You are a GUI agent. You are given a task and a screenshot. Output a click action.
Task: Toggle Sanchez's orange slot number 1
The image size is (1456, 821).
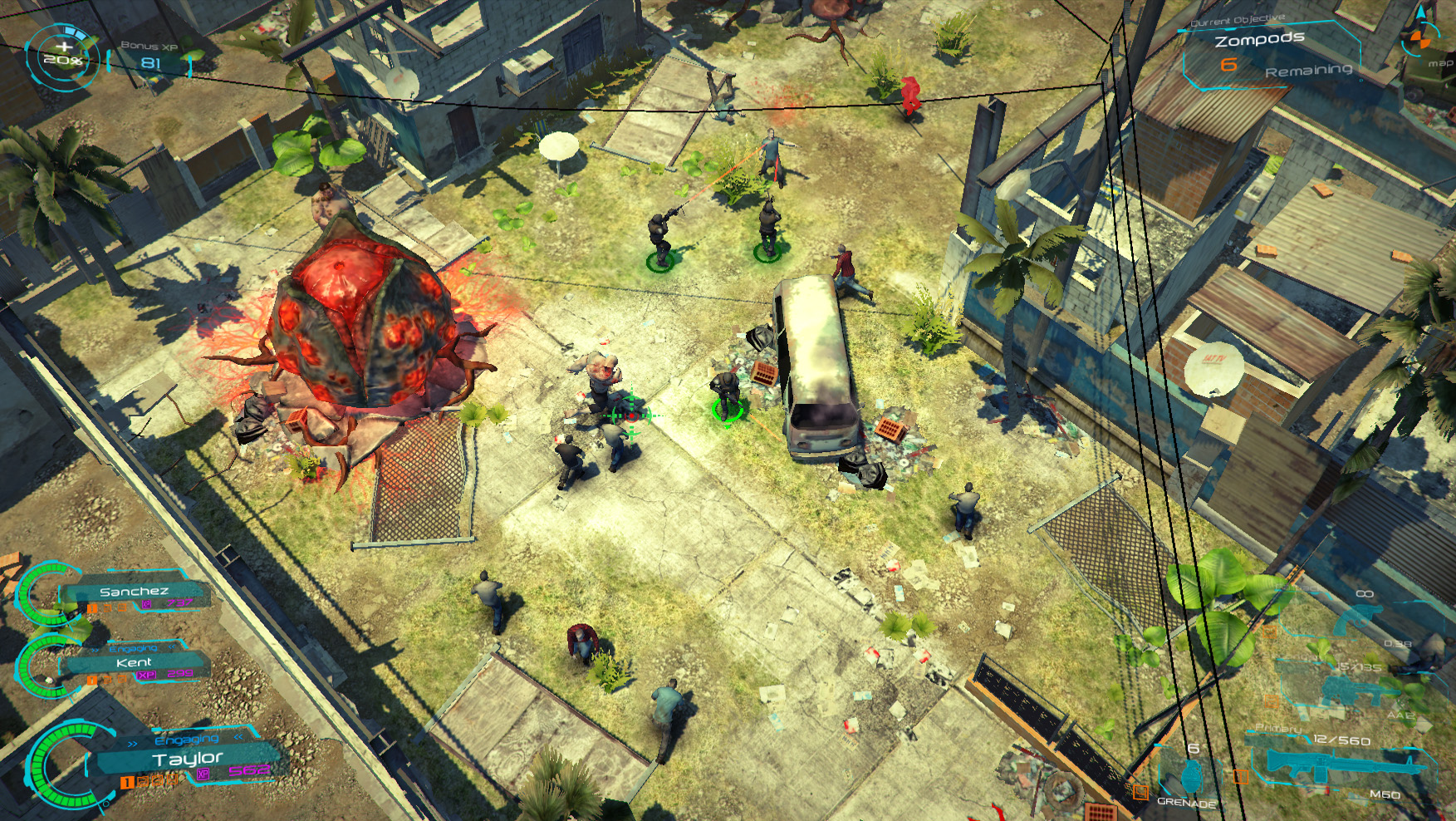[x=92, y=609]
